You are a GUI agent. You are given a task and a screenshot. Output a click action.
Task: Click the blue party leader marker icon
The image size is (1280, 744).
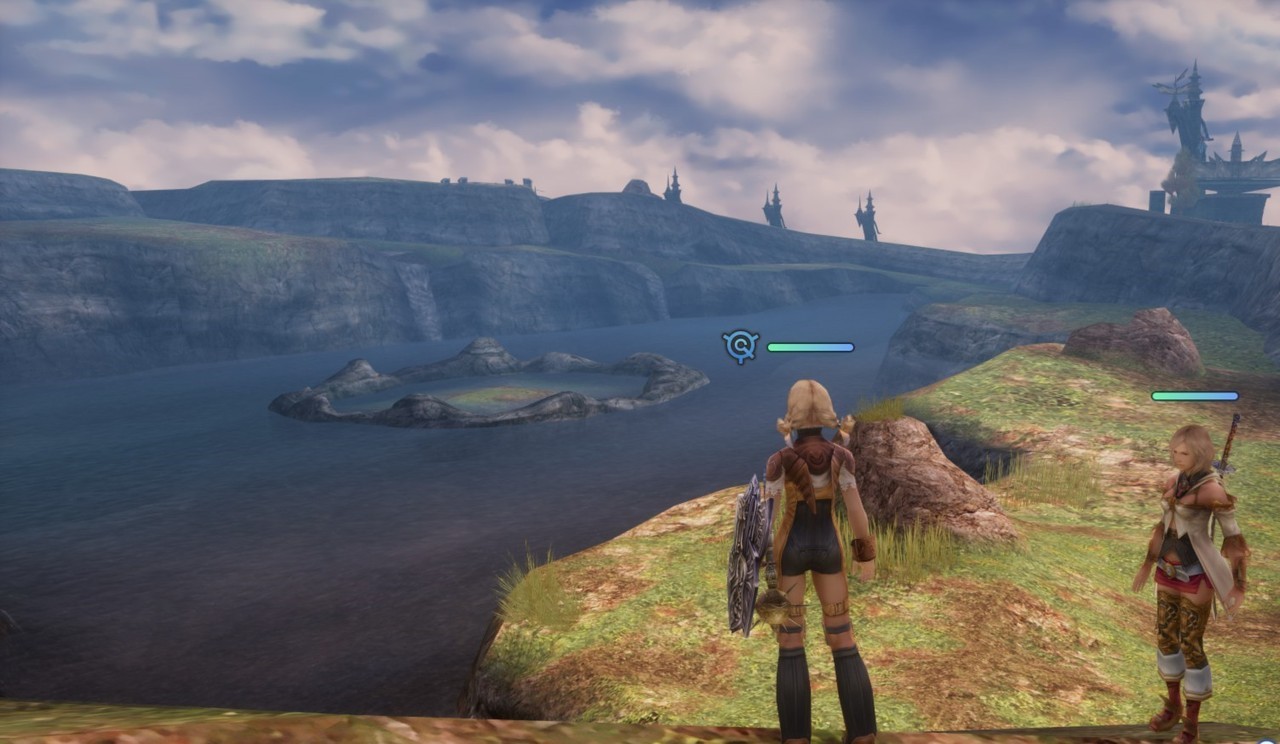(741, 346)
